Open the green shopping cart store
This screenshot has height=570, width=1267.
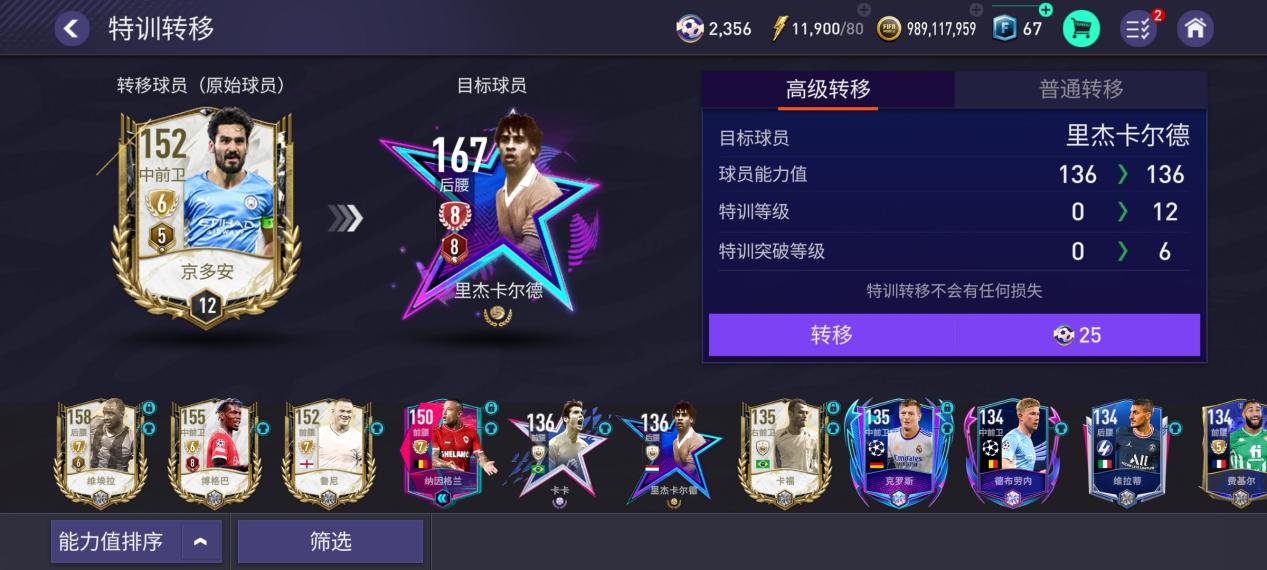[1081, 28]
